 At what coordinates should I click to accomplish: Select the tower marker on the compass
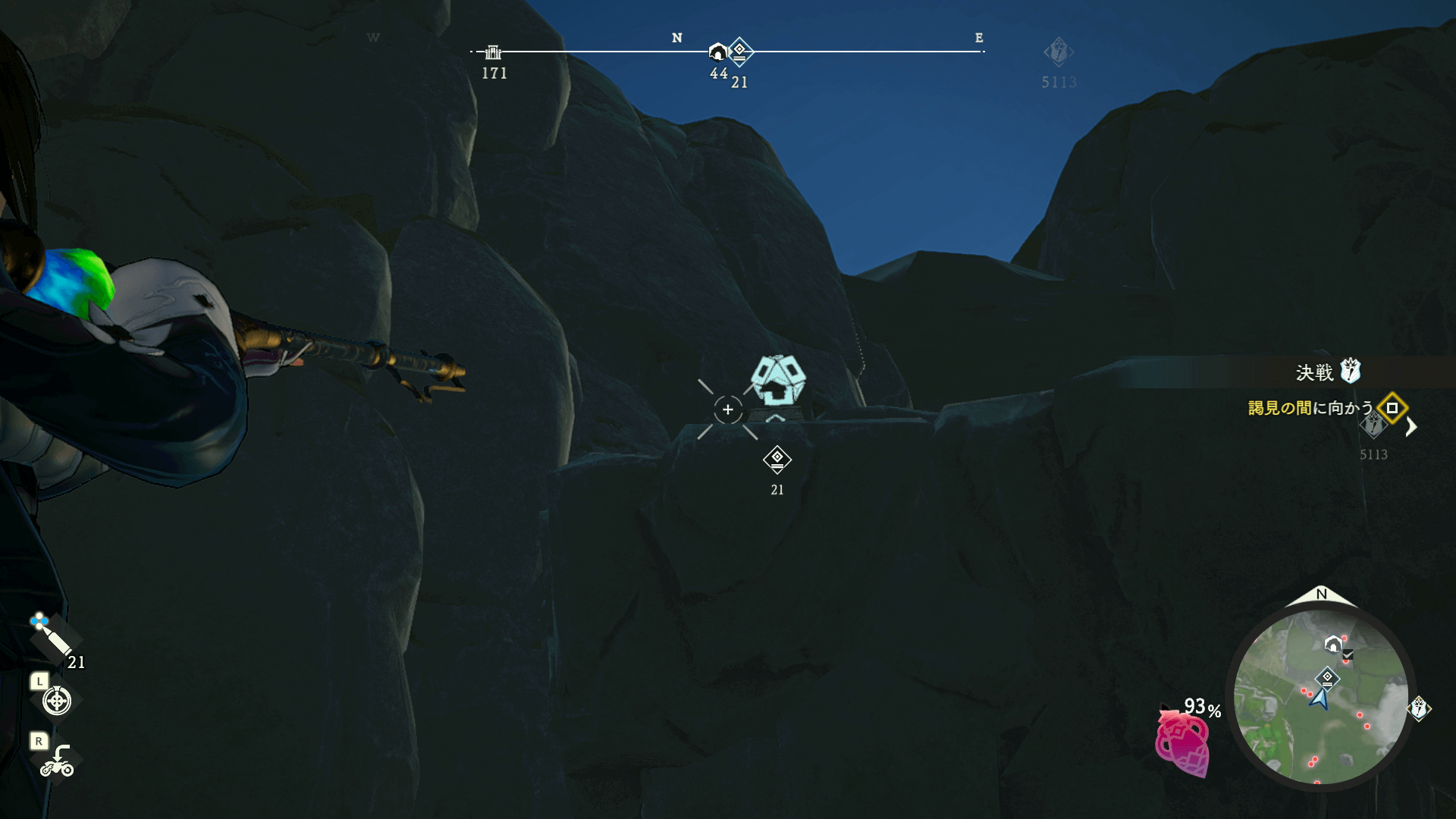tap(493, 52)
